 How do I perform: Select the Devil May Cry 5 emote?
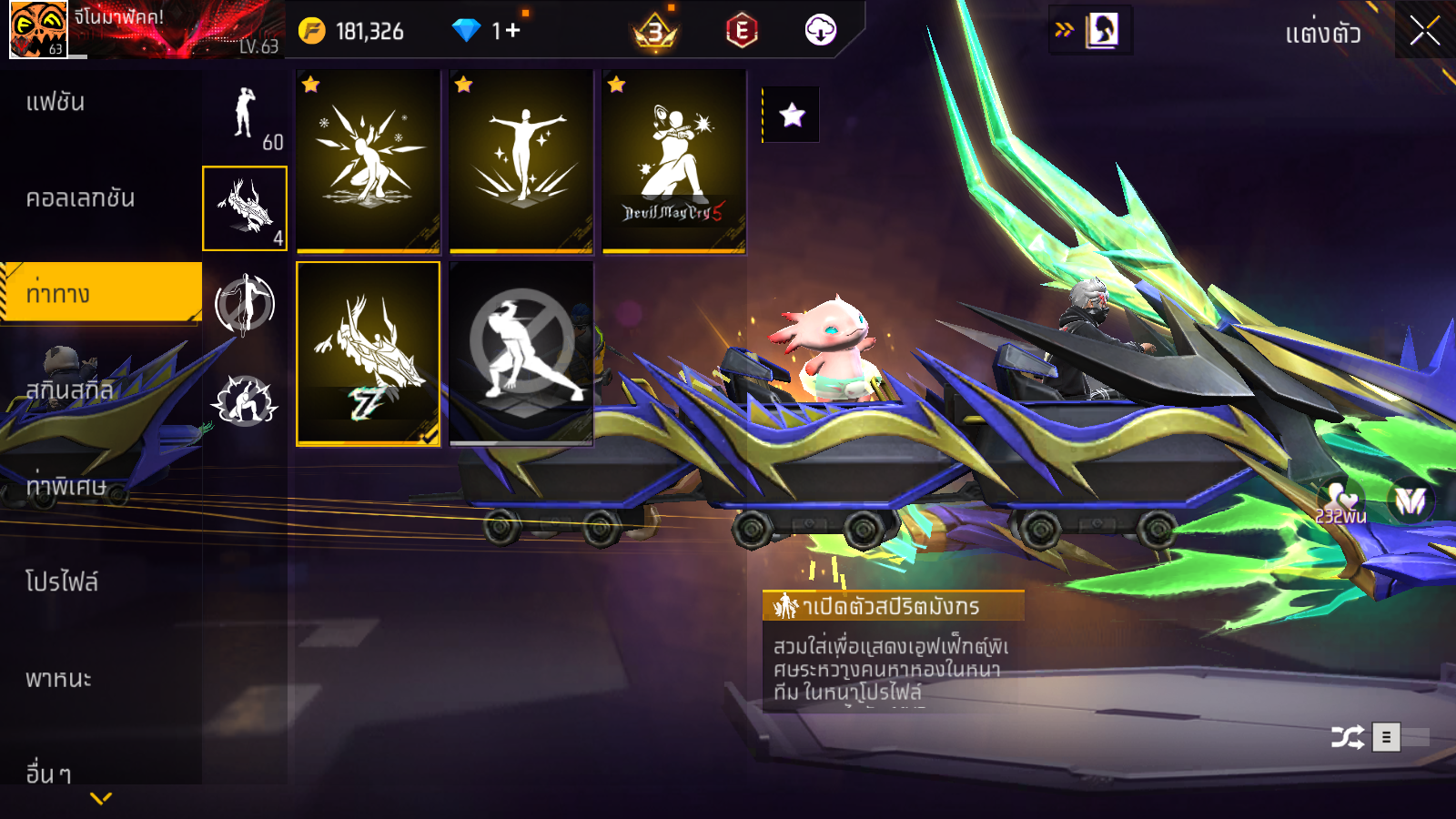point(673,161)
